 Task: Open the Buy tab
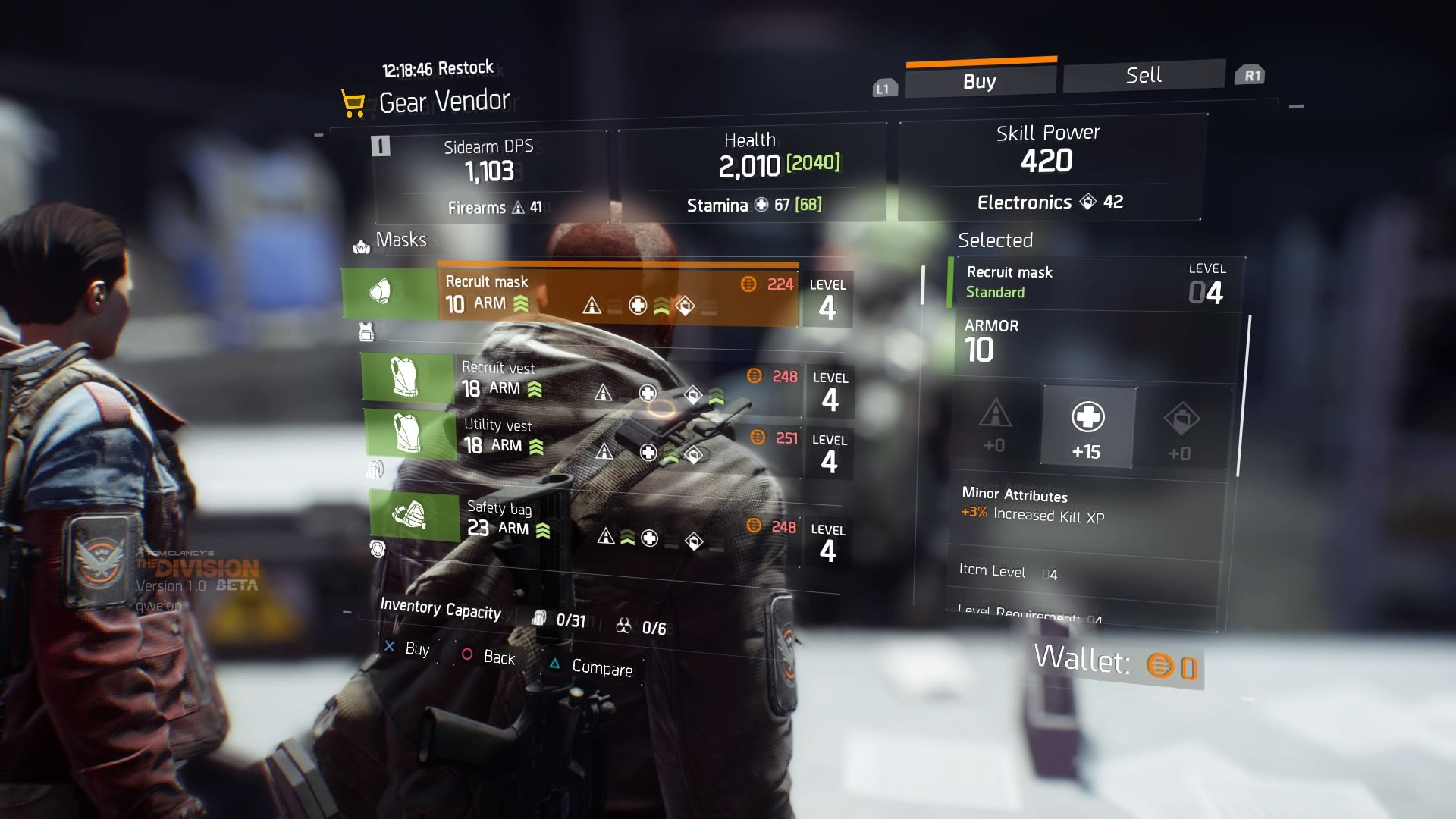point(980,81)
